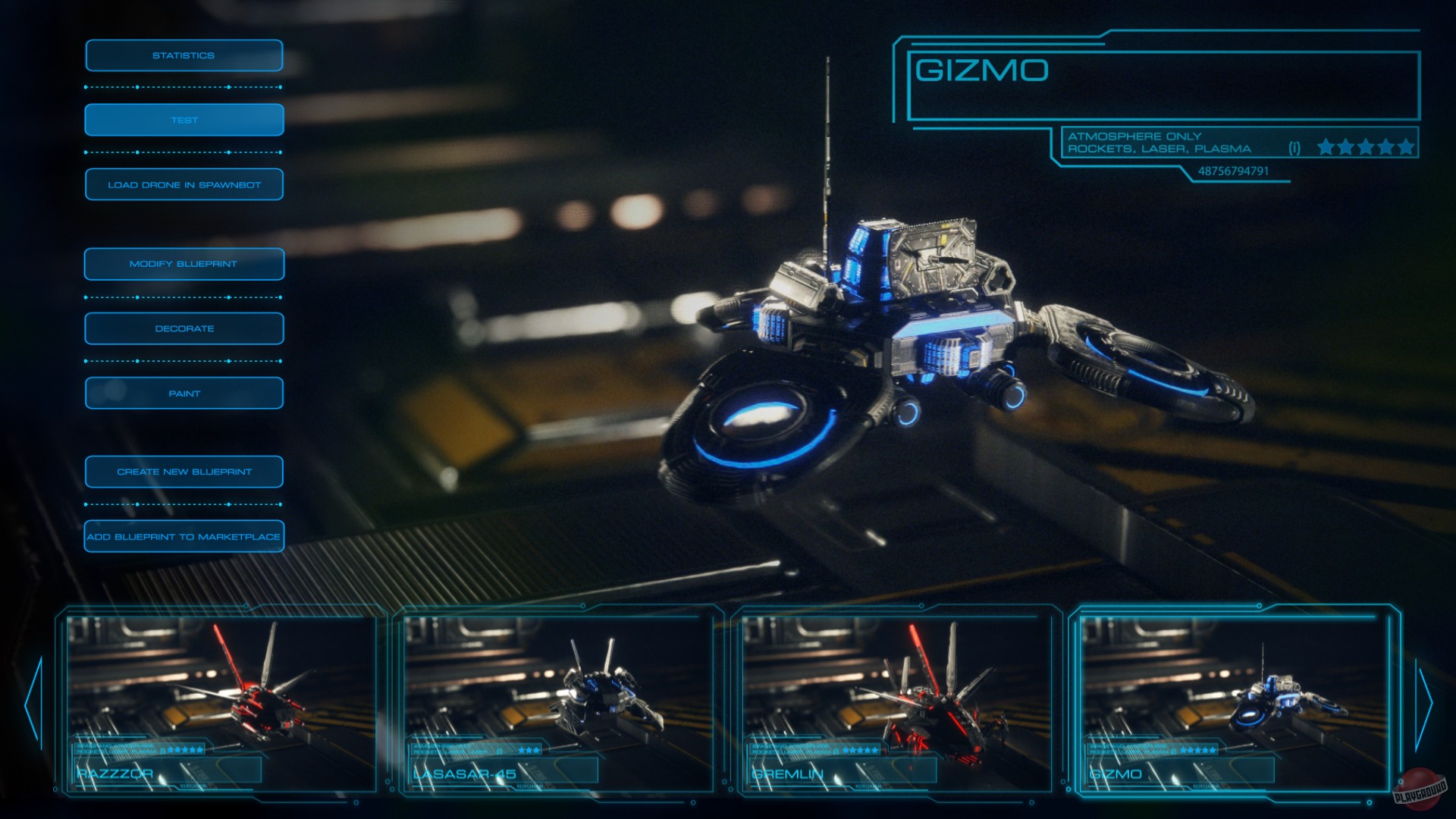1456x819 pixels.
Task: Click Add Blueprint to Marketplace
Action: (184, 536)
